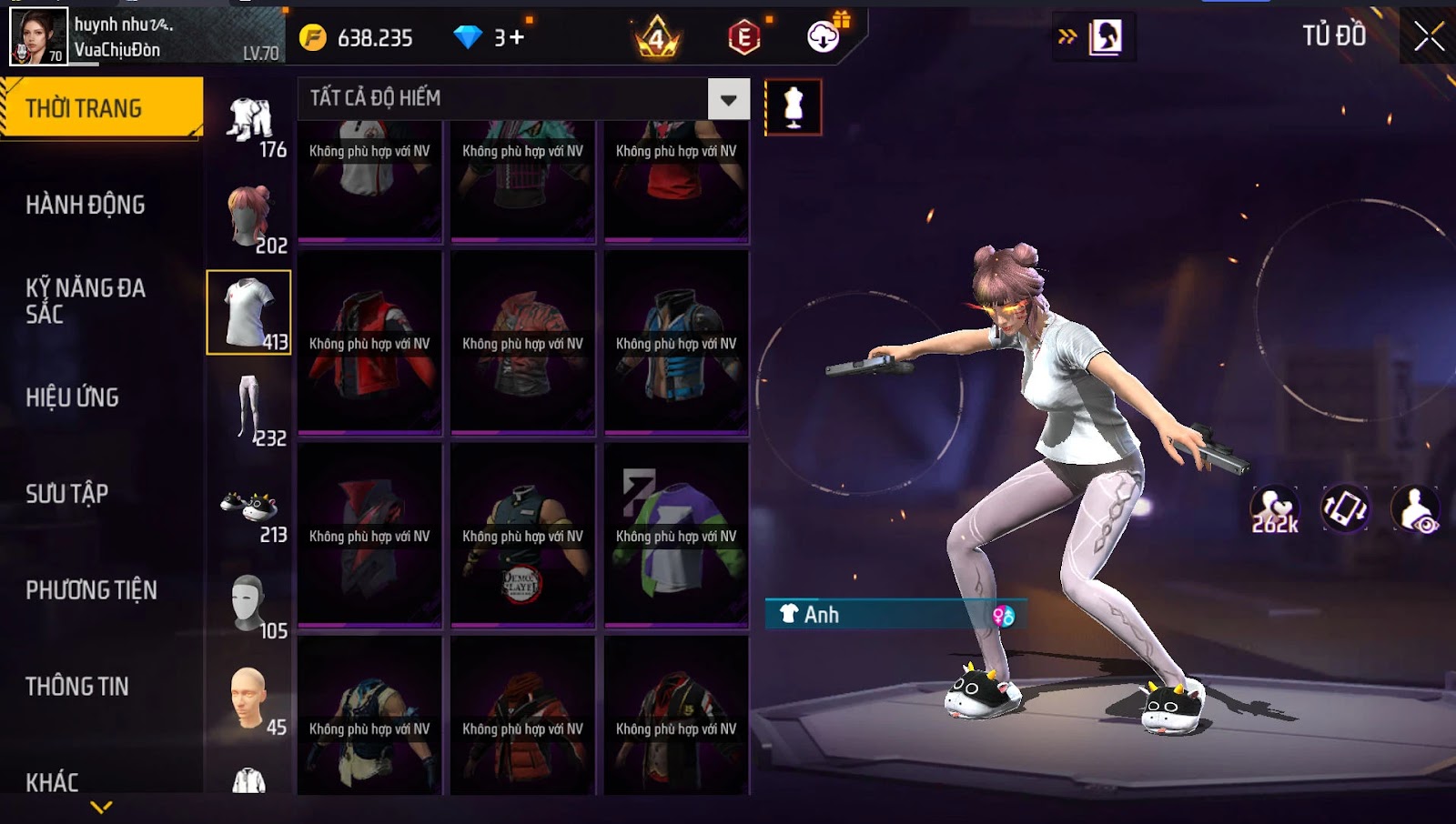Show the Phương Tiện category

pos(91,590)
